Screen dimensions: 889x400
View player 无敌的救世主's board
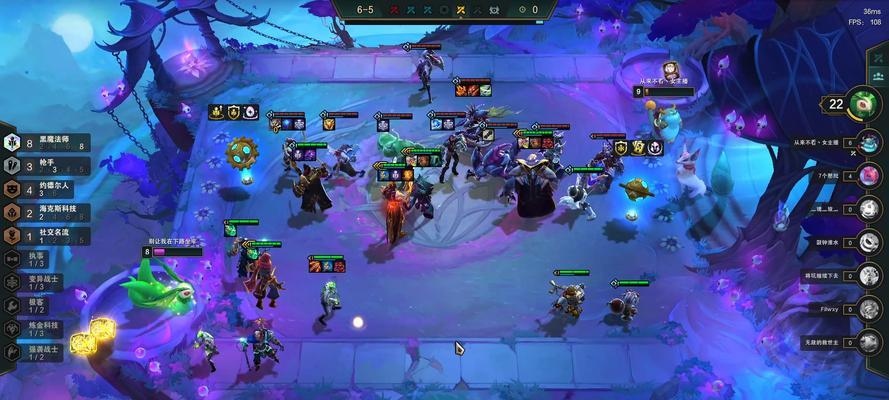[869, 342]
